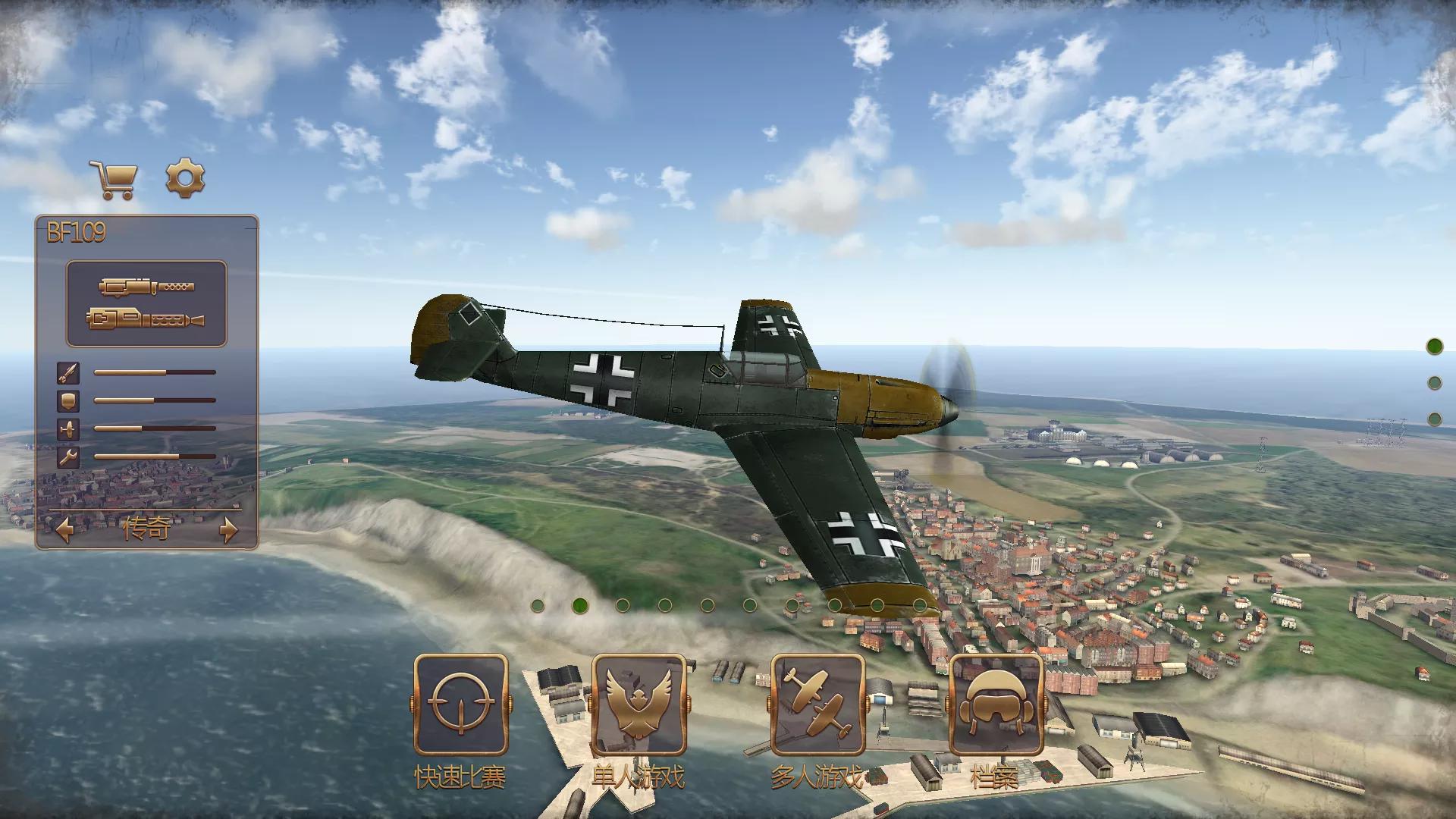Start 快速比赛 quick match
This screenshot has width=1456, height=819.
click(460, 704)
